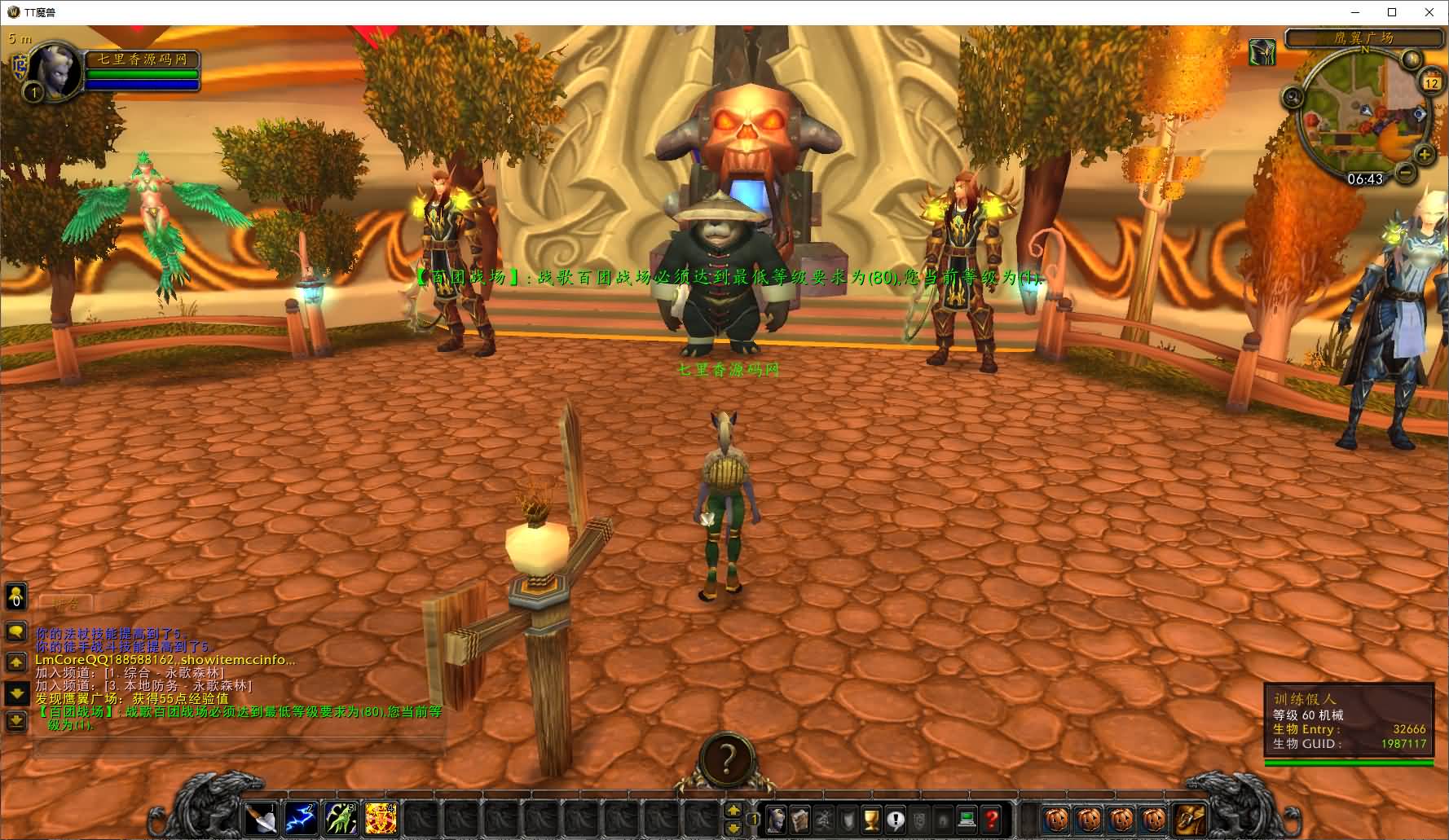
Task: Open the quest log exclamation icon
Action: [x=896, y=819]
